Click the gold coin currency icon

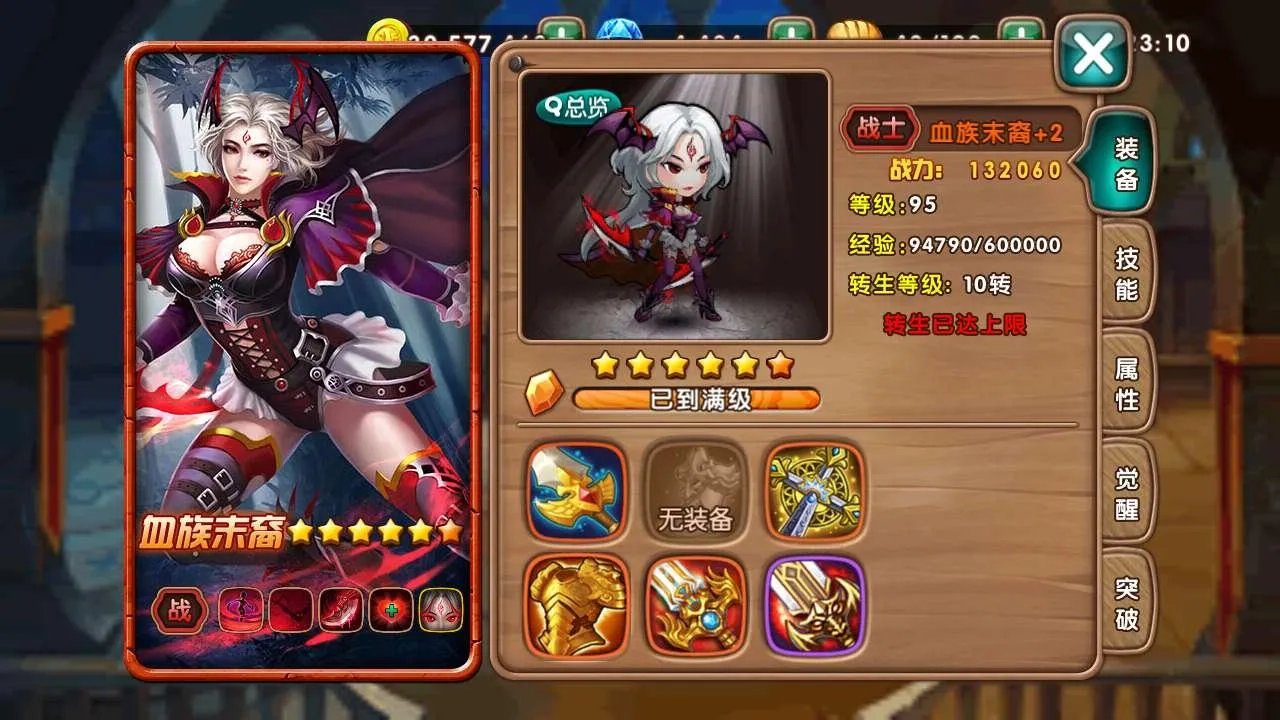387,30
